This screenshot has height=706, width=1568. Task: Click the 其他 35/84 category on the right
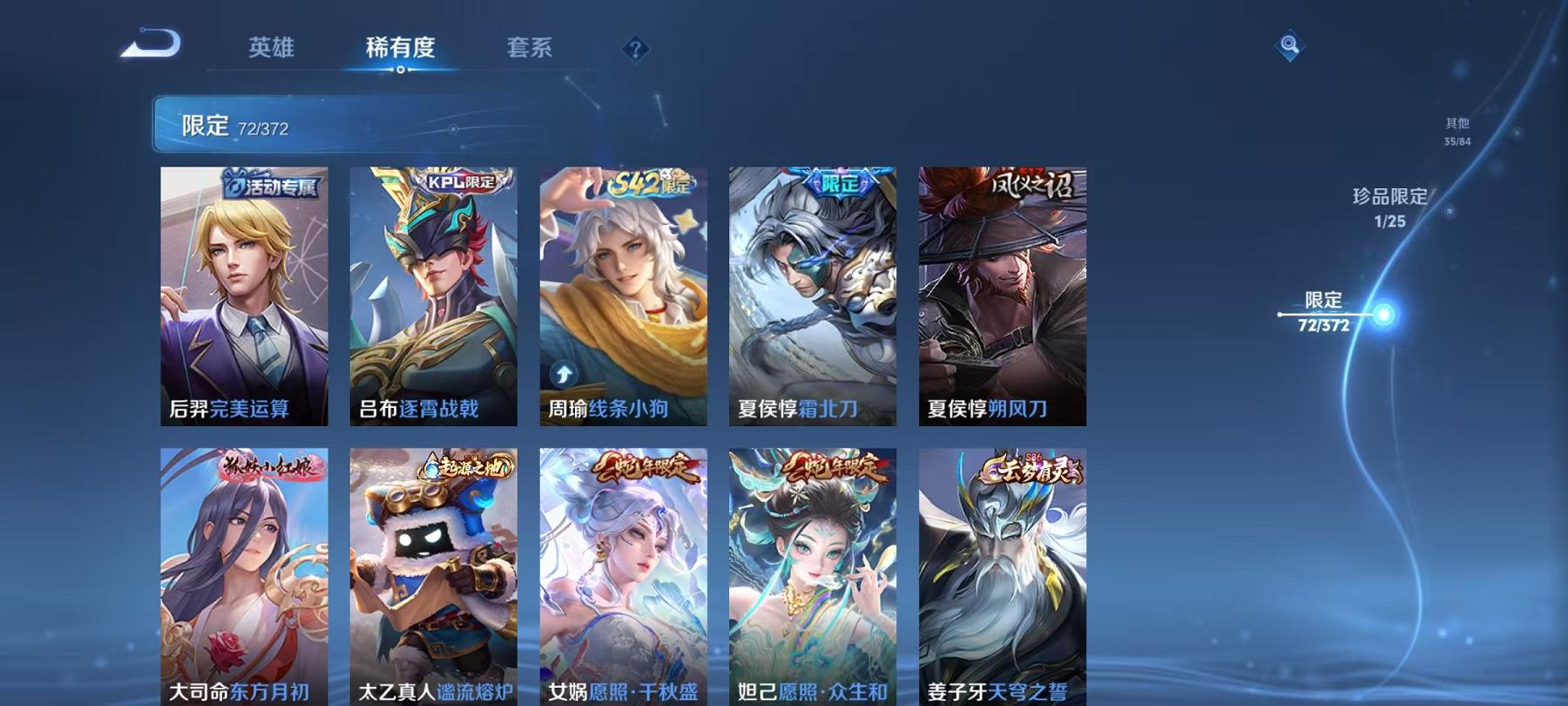tap(1456, 131)
